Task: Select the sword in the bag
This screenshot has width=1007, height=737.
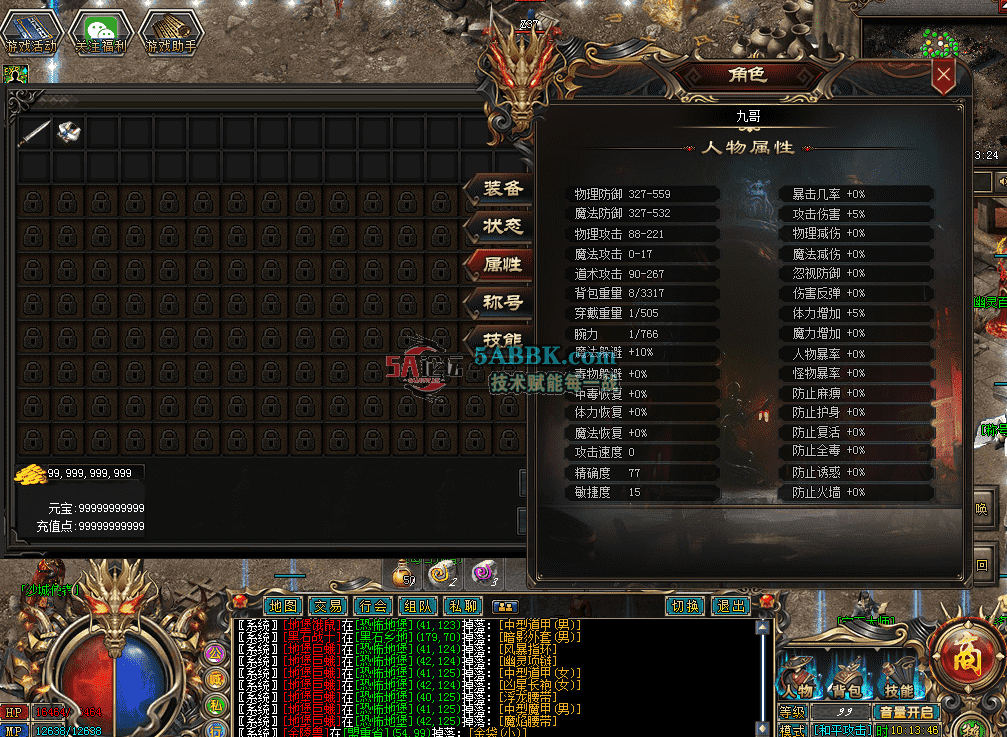Action: pyautogui.click(x=34, y=132)
